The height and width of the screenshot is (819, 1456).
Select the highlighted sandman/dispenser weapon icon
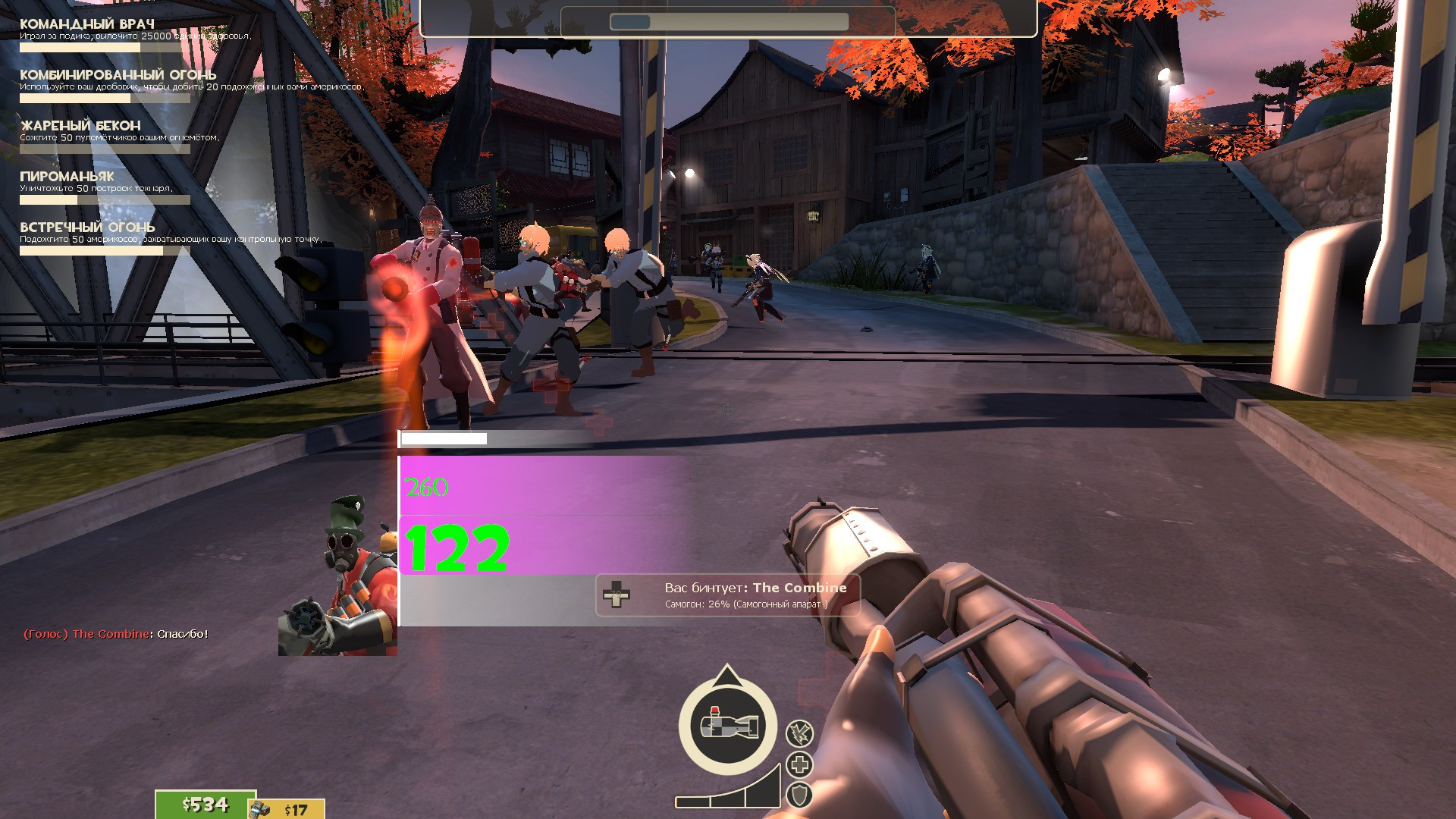730,724
